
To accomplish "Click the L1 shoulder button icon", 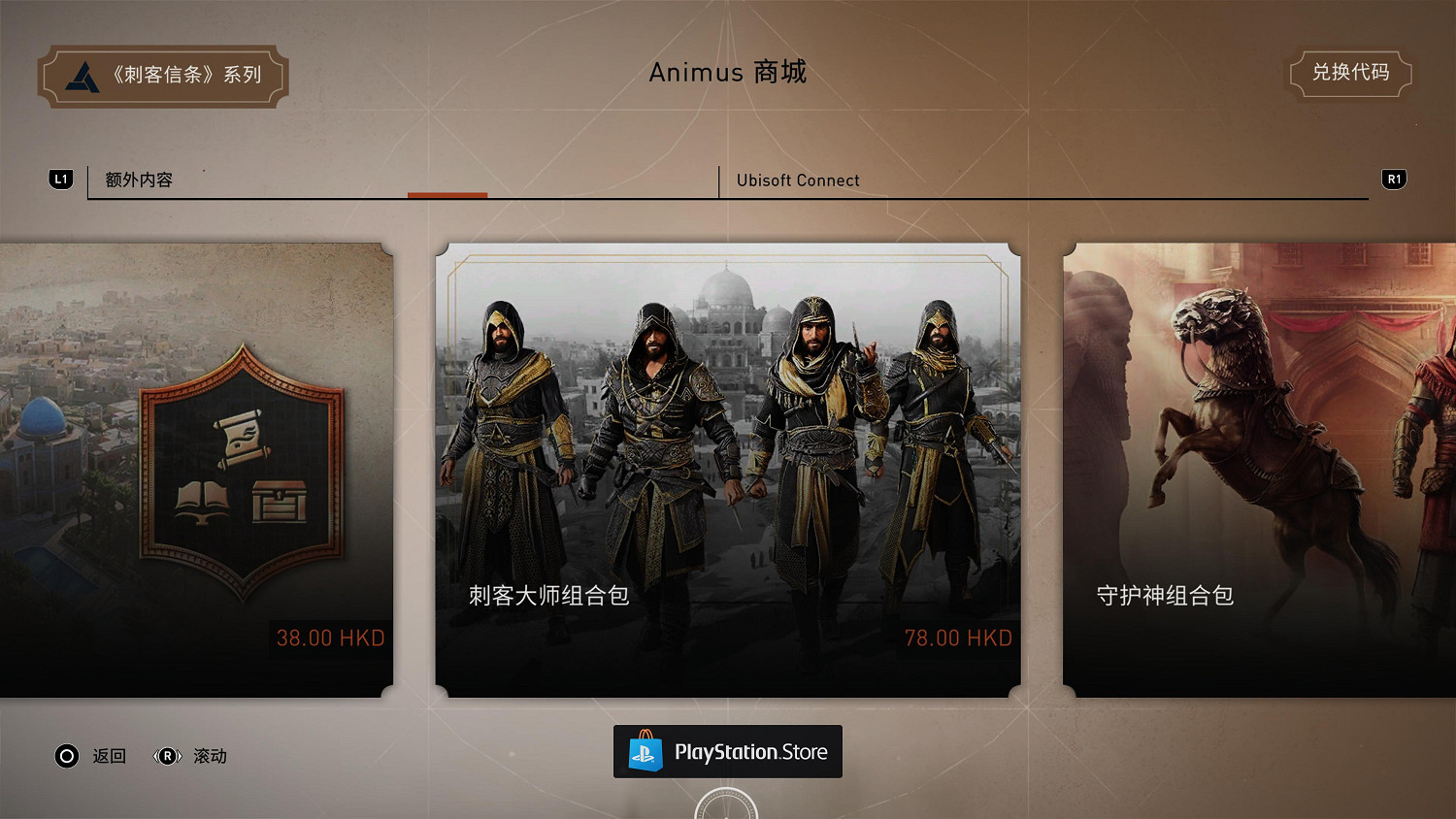I will [61, 179].
